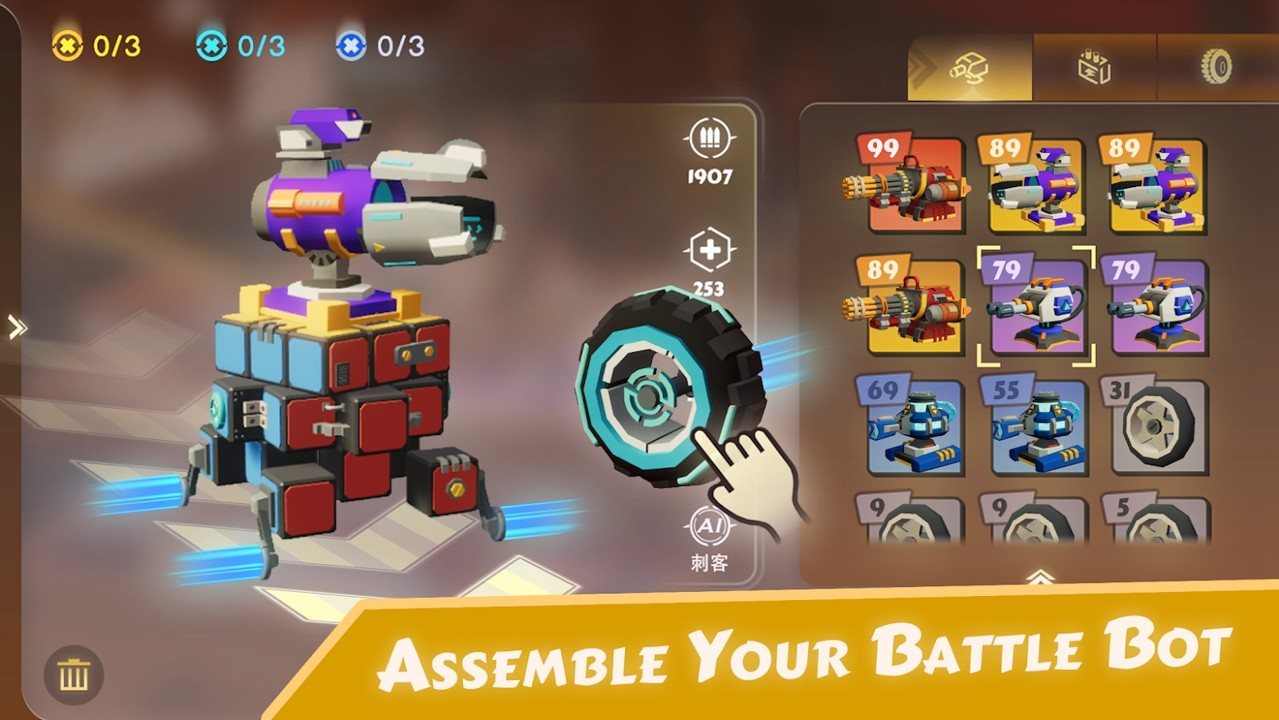The width and height of the screenshot is (1279, 720).
Task: Expand the parts list with the chevron
Action: [1039, 577]
